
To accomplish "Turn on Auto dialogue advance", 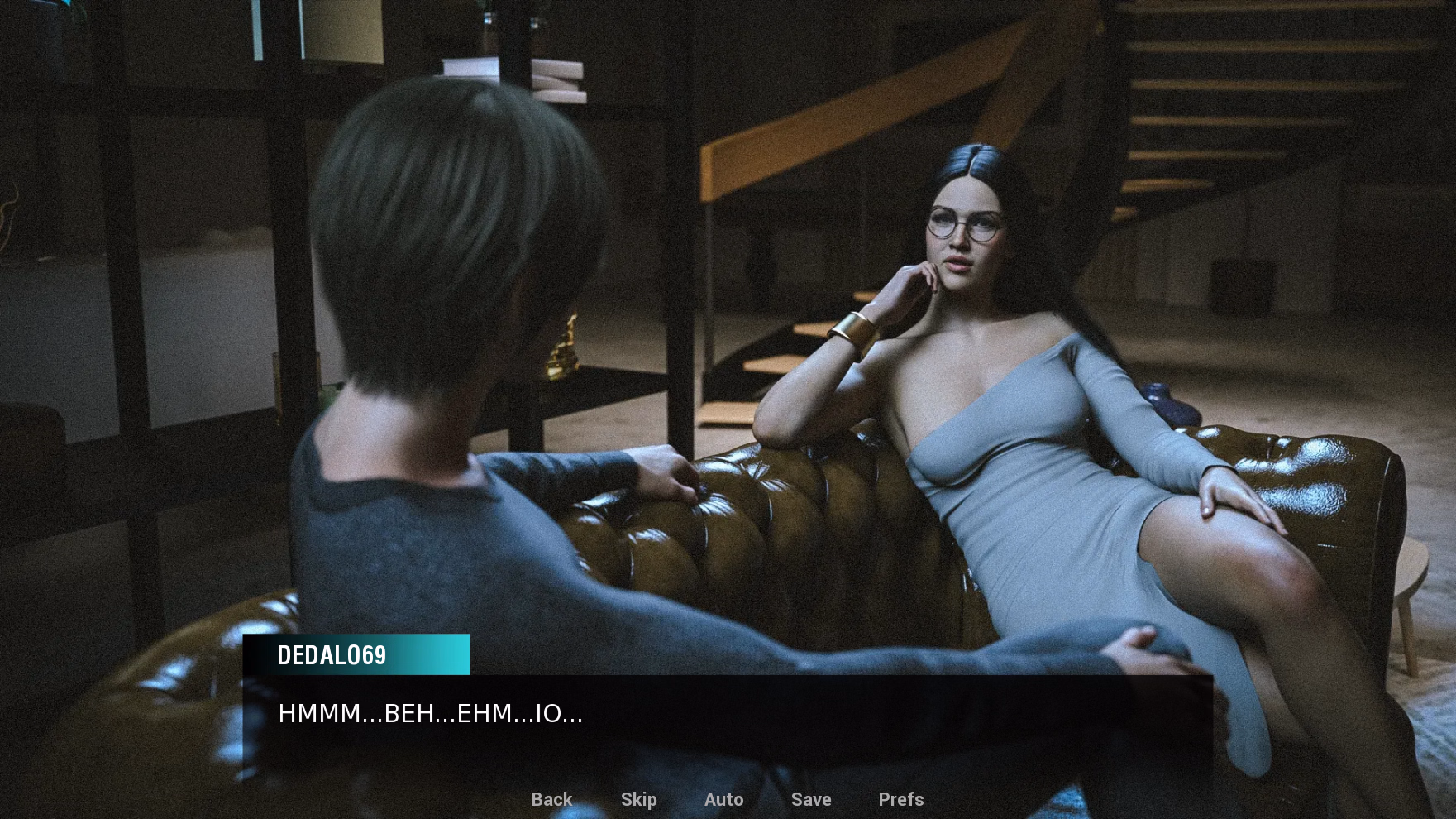I will click(723, 799).
